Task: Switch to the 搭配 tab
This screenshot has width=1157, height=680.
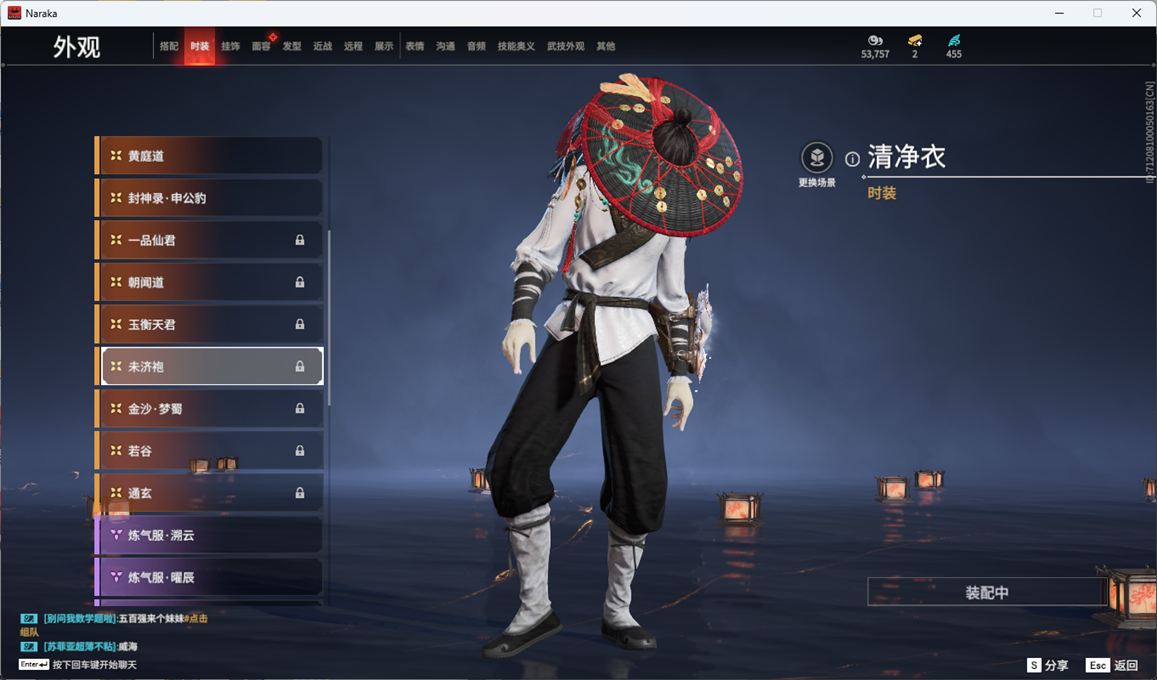Action: click(x=169, y=46)
